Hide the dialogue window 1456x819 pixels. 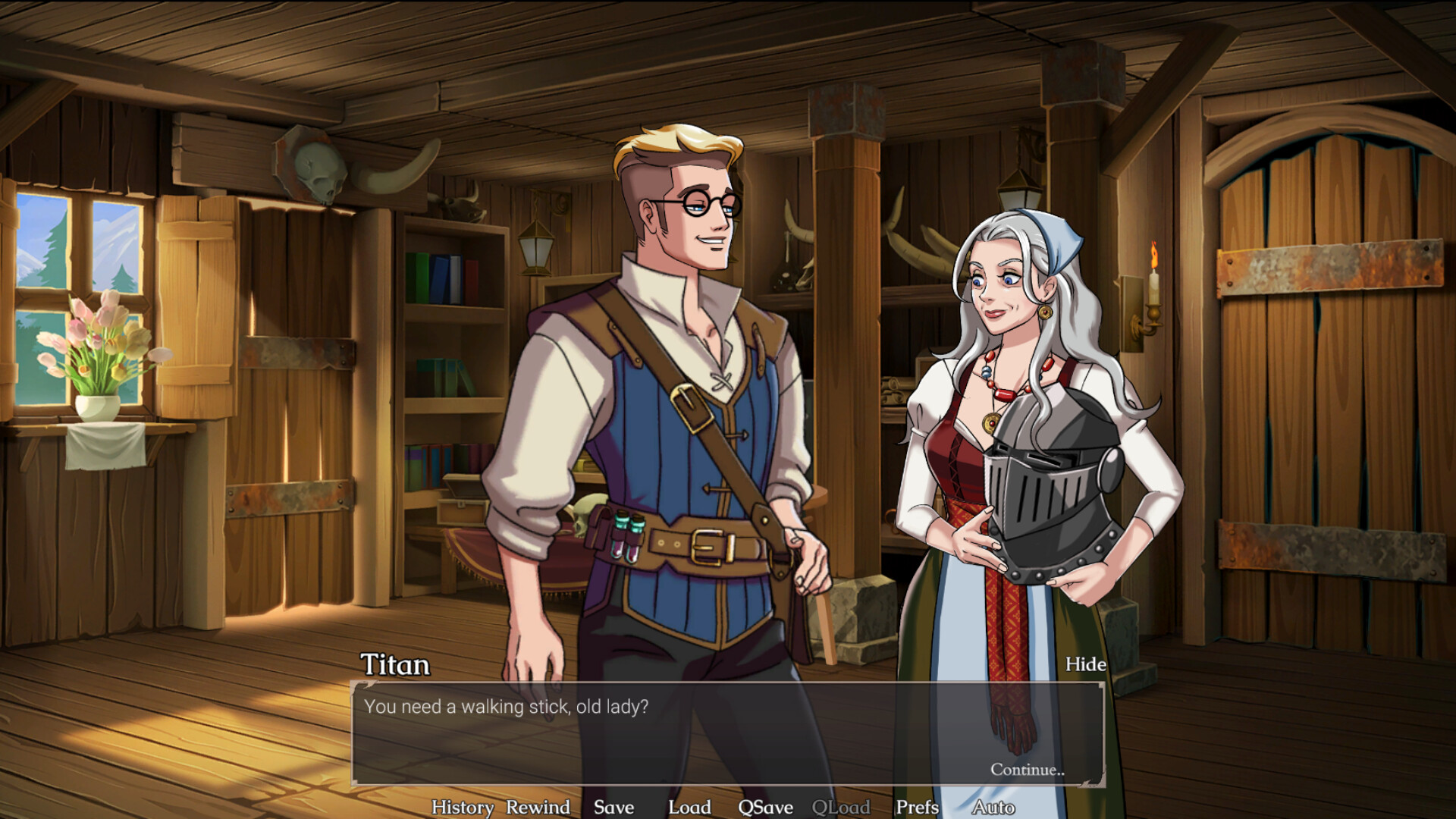pyautogui.click(x=1084, y=664)
